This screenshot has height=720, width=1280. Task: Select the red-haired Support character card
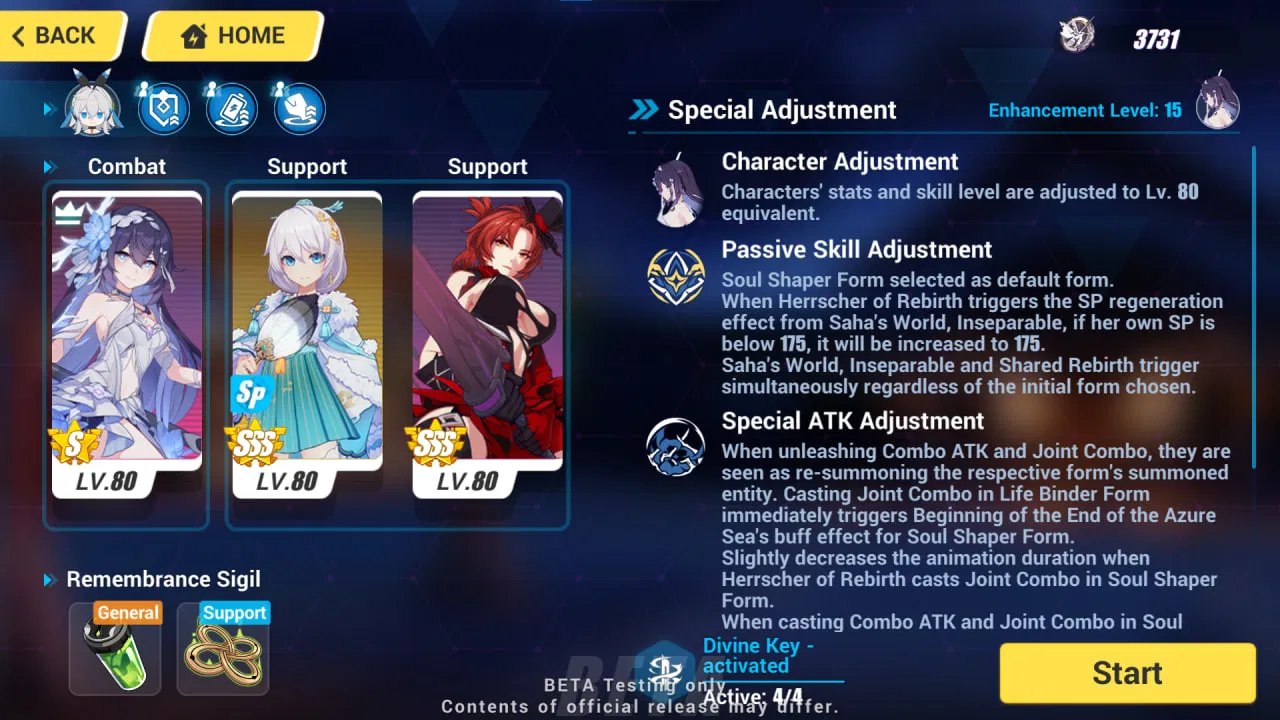point(488,345)
